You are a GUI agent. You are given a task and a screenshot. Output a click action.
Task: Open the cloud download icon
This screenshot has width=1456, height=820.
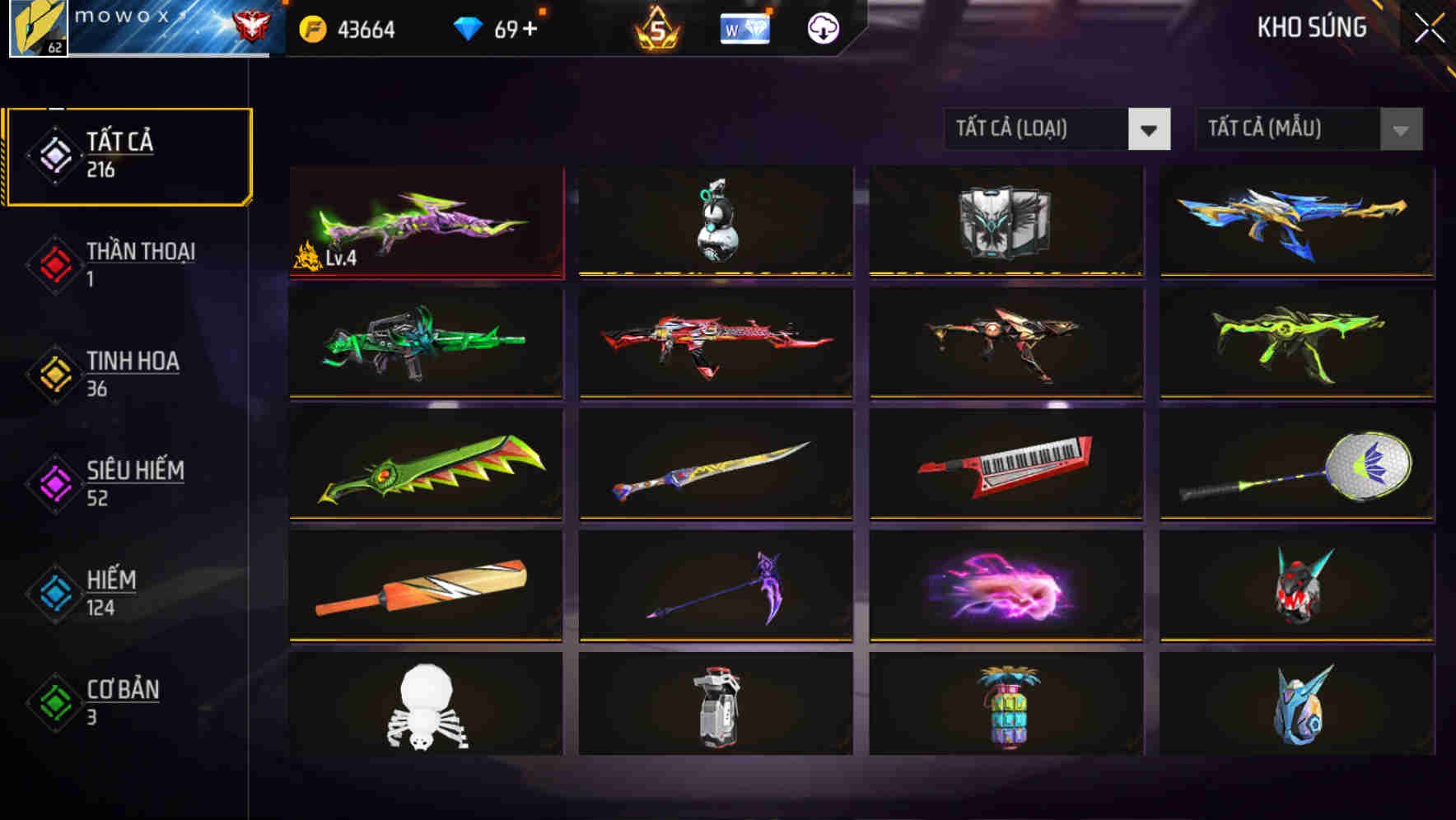pos(823,27)
